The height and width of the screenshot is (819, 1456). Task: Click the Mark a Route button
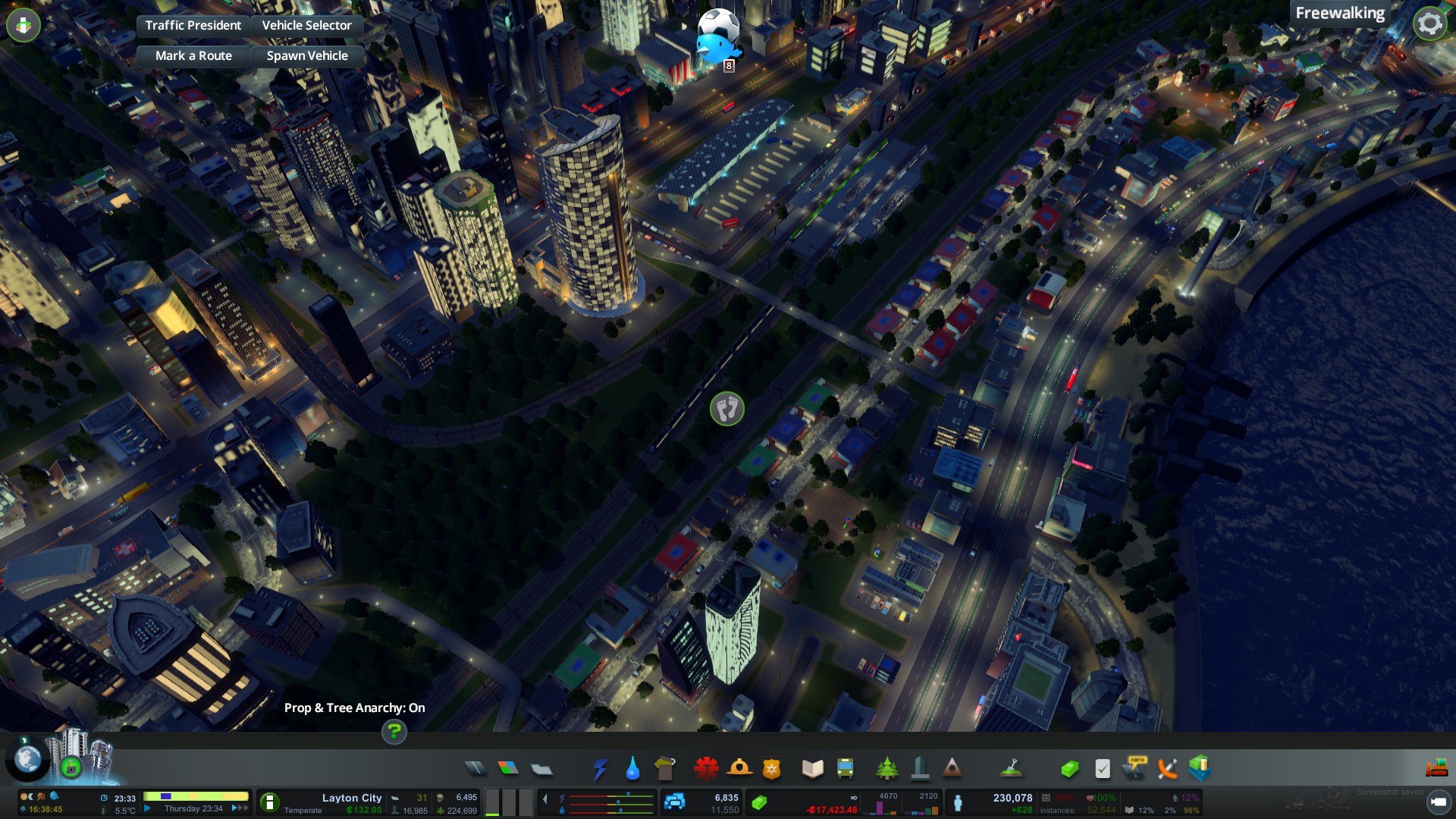(x=193, y=55)
